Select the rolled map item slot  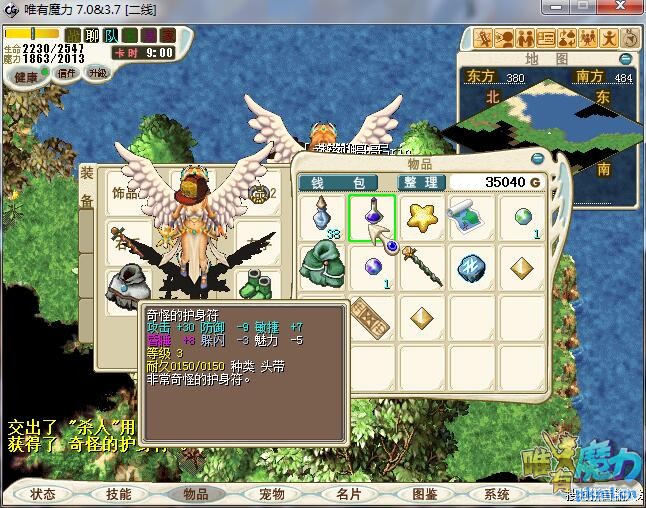pos(471,216)
